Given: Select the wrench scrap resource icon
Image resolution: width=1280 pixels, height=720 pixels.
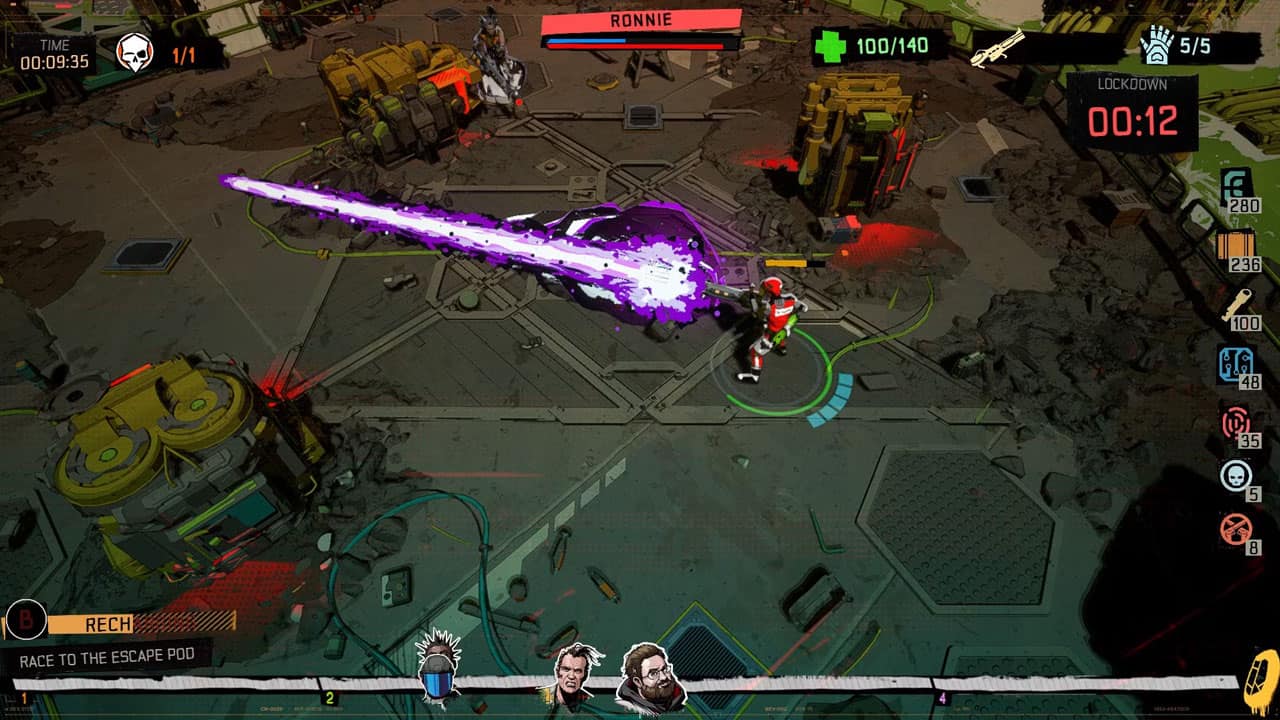Looking at the screenshot, I should click(x=1238, y=304).
